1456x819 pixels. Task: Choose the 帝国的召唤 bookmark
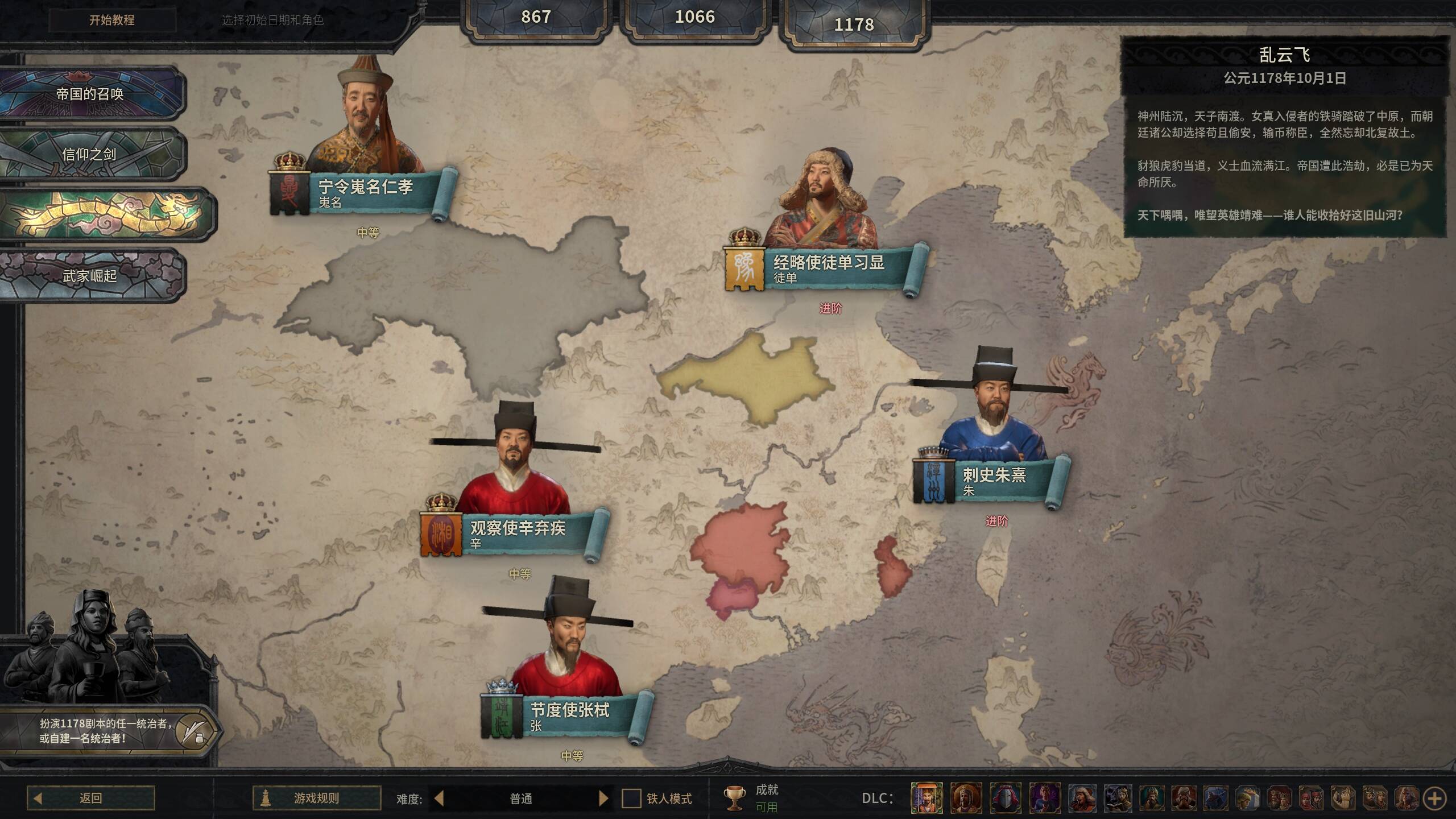click(x=90, y=94)
